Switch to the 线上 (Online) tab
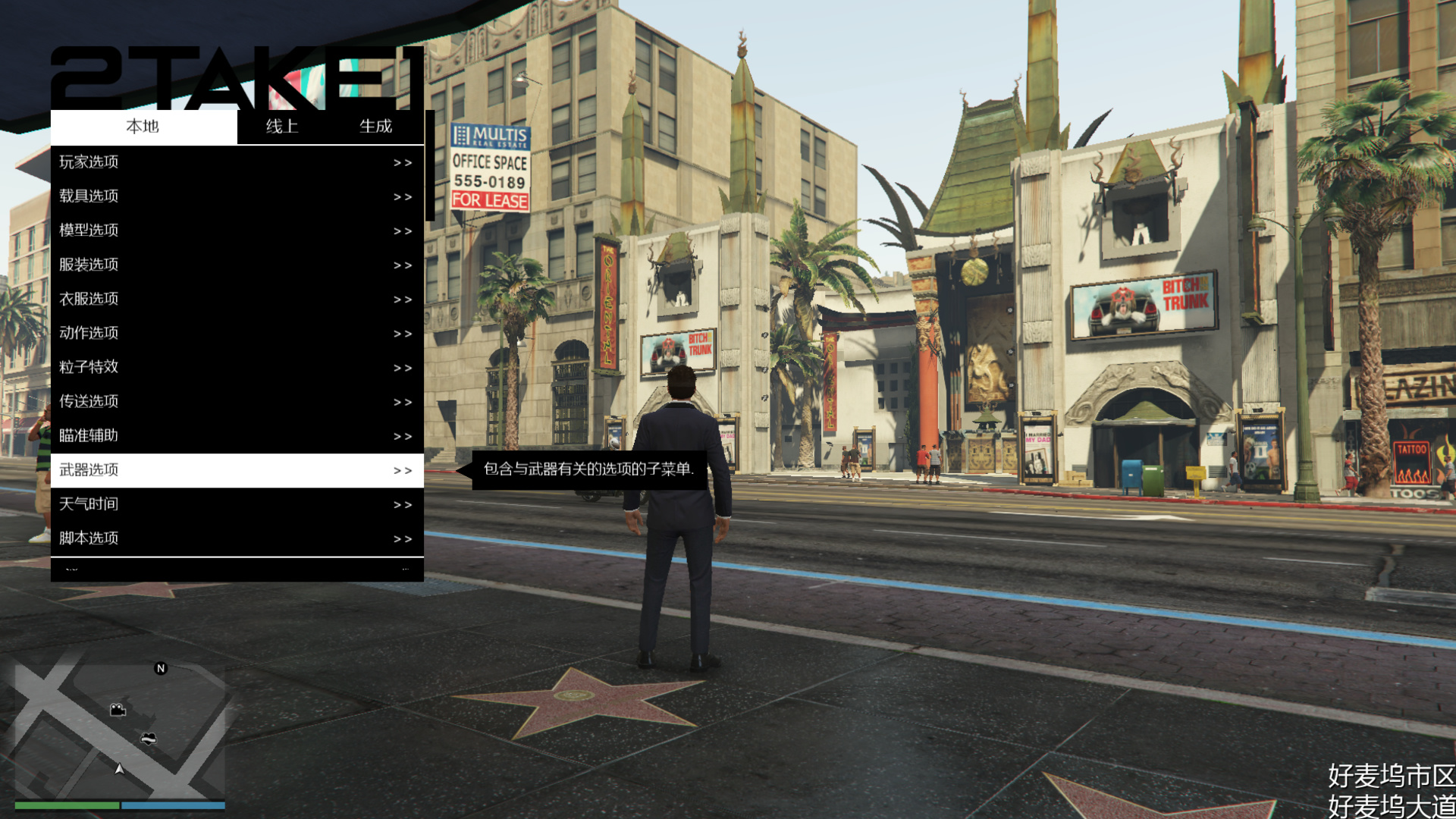This screenshot has width=1456, height=819. coord(281,127)
